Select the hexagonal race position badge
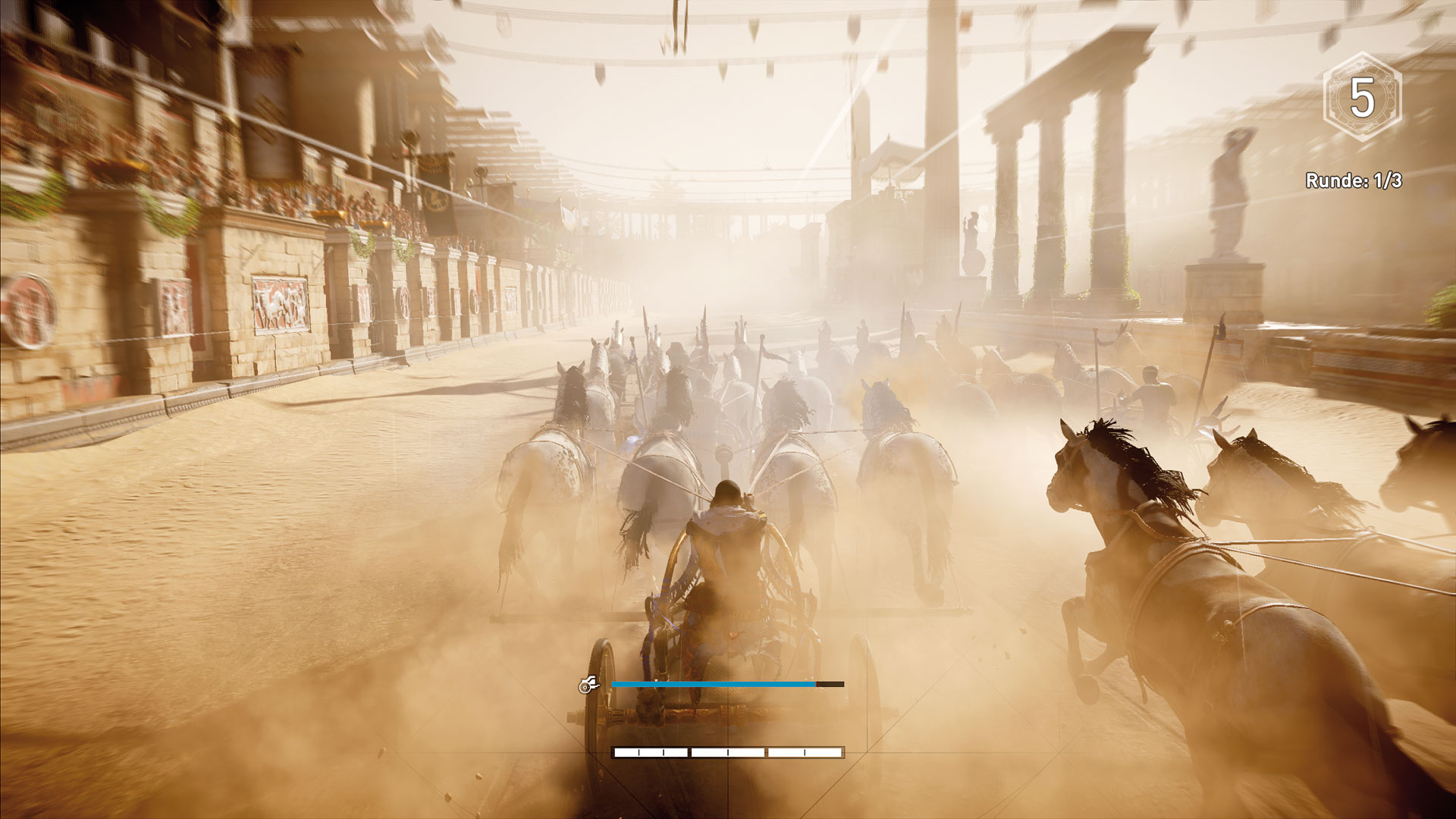The width and height of the screenshot is (1456, 819). (1362, 99)
